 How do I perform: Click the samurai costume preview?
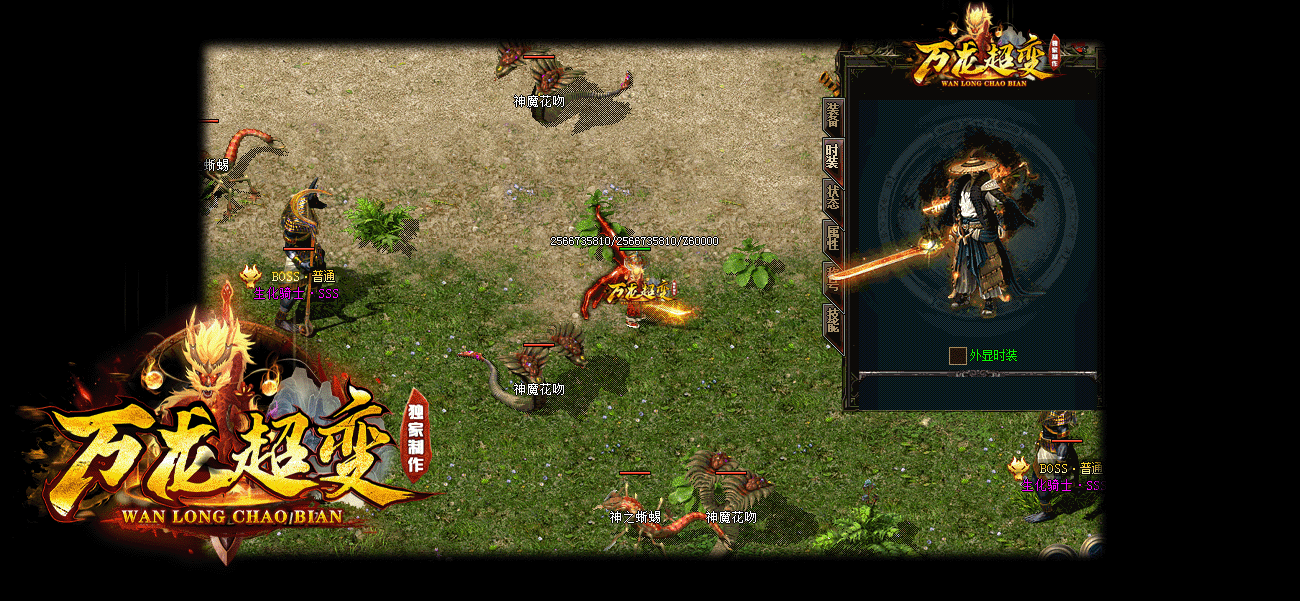coord(975,235)
